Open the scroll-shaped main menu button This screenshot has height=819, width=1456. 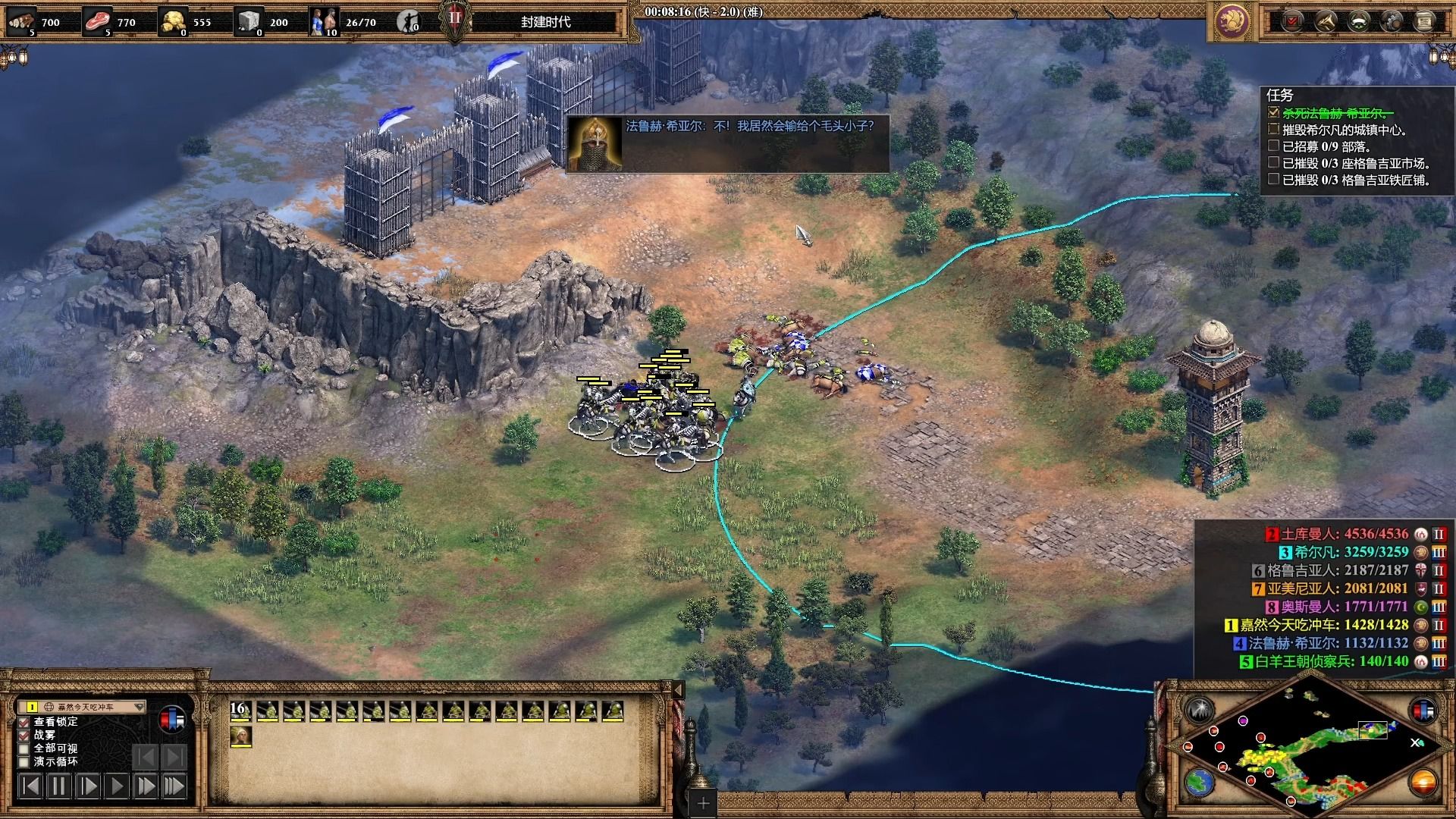click(1424, 21)
